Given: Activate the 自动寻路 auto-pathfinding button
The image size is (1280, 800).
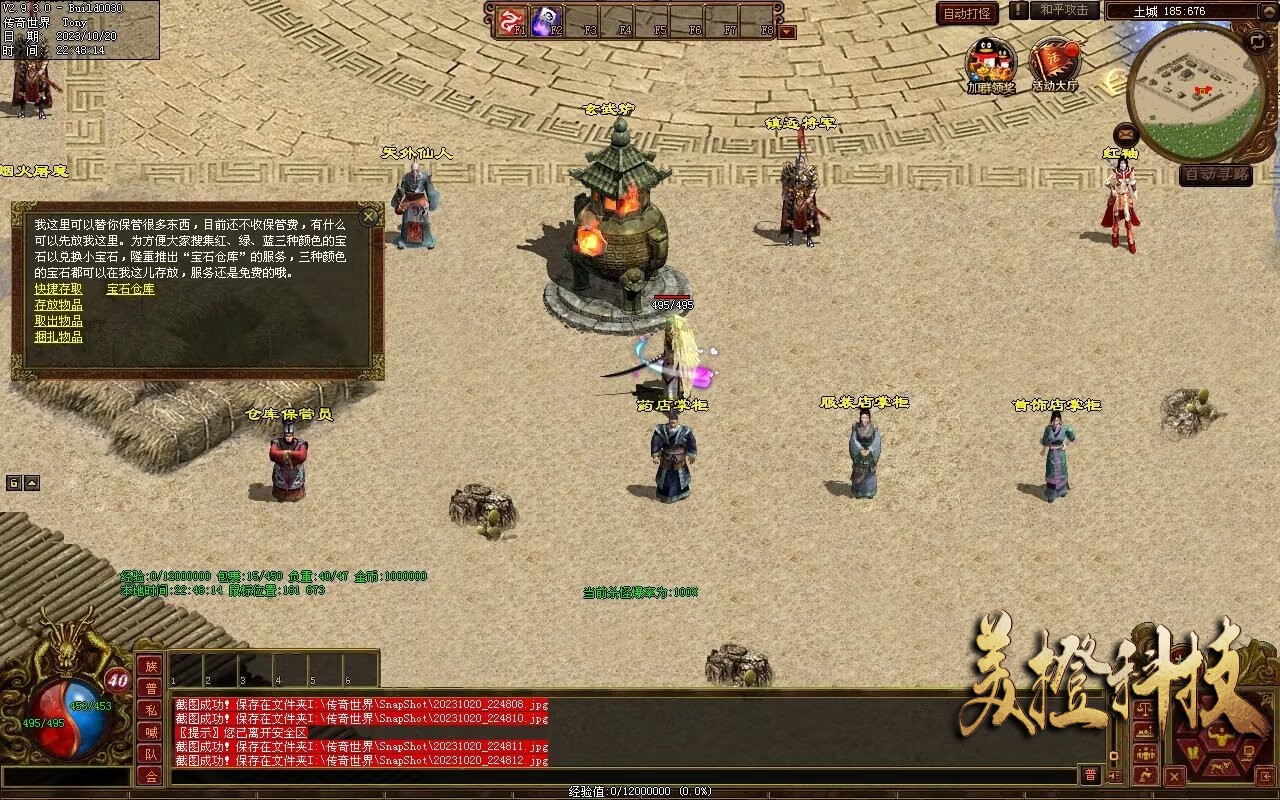Looking at the screenshot, I should pyautogui.click(x=1215, y=175).
